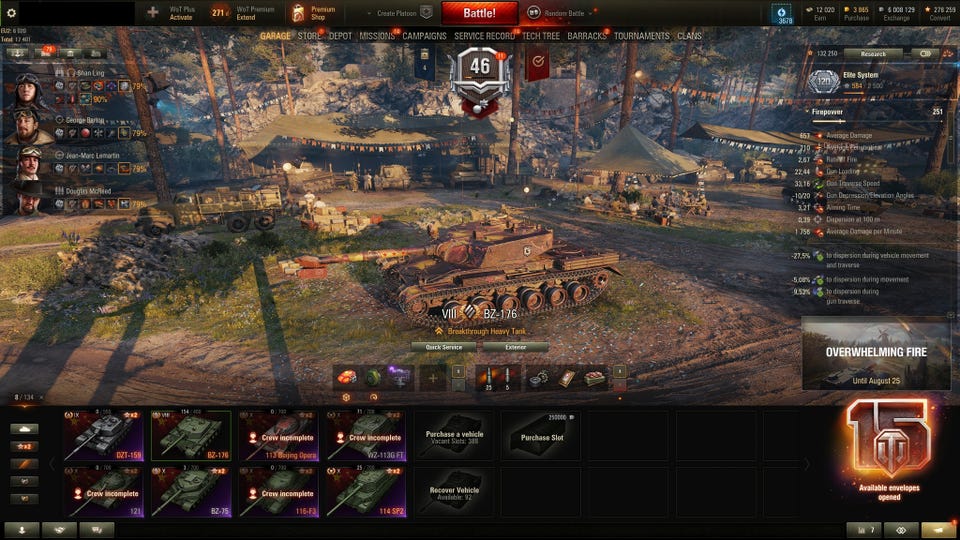Image resolution: width=960 pixels, height=540 pixels.
Task: Enter the Barracks
Action: tap(586, 36)
